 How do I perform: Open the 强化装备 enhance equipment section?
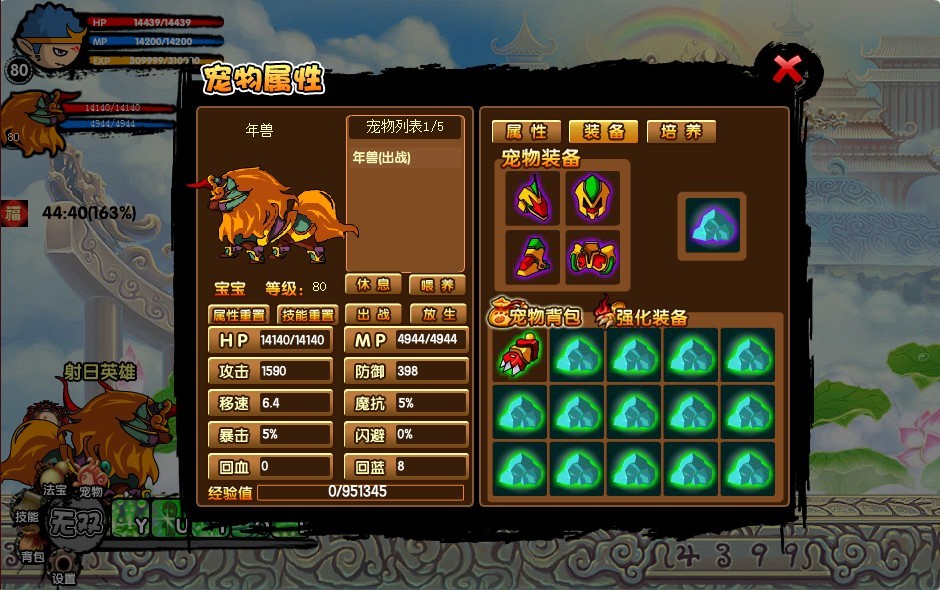point(643,317)
